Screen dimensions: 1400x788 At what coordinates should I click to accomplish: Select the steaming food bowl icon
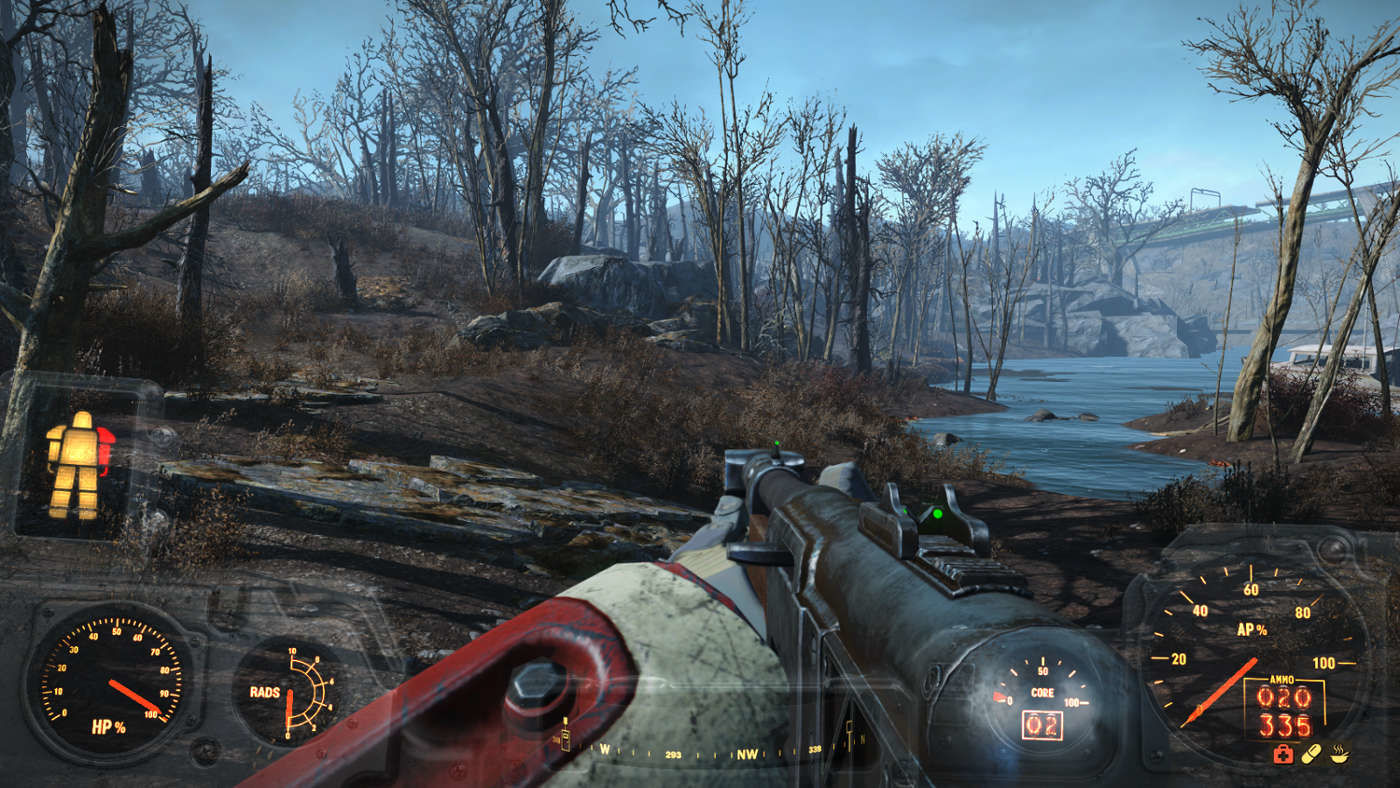tap(1339, 754)
